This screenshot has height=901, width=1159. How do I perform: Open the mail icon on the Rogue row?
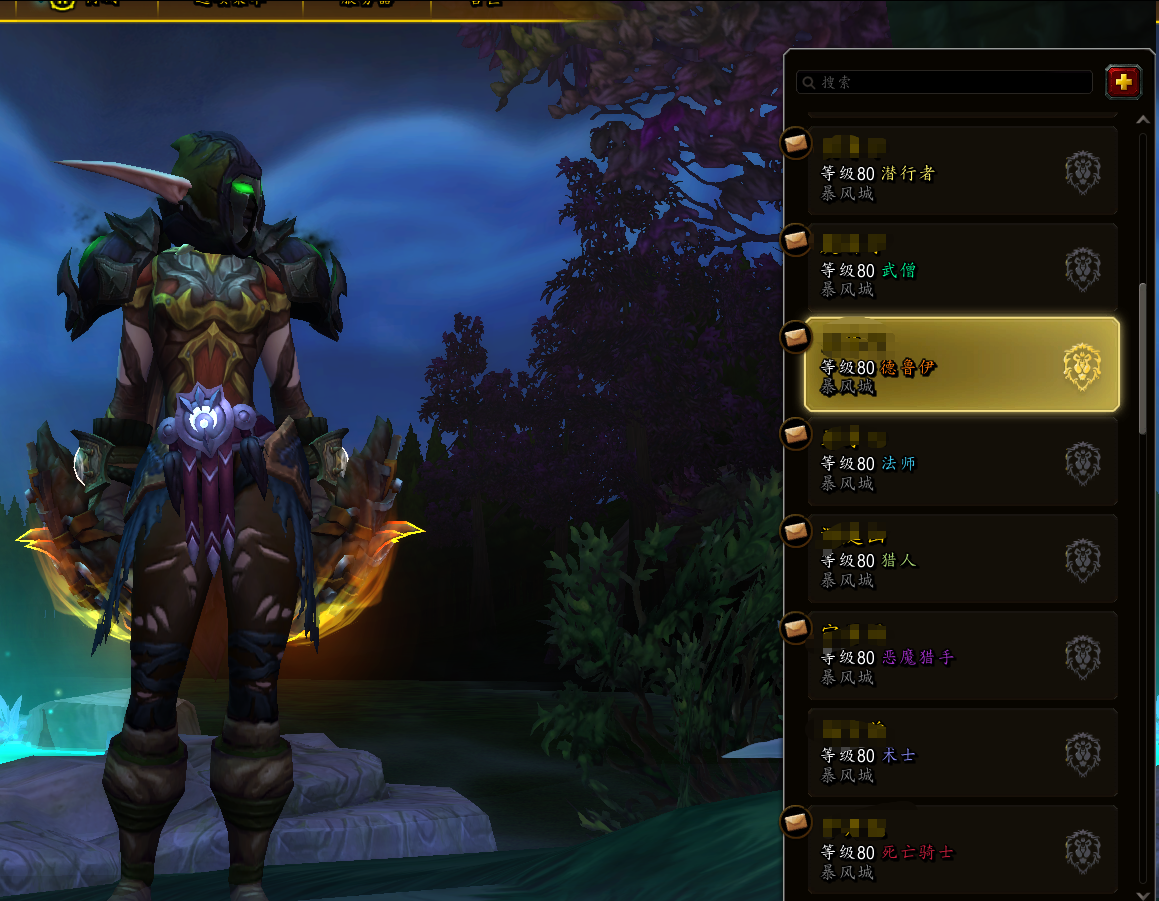pos(796,143)
